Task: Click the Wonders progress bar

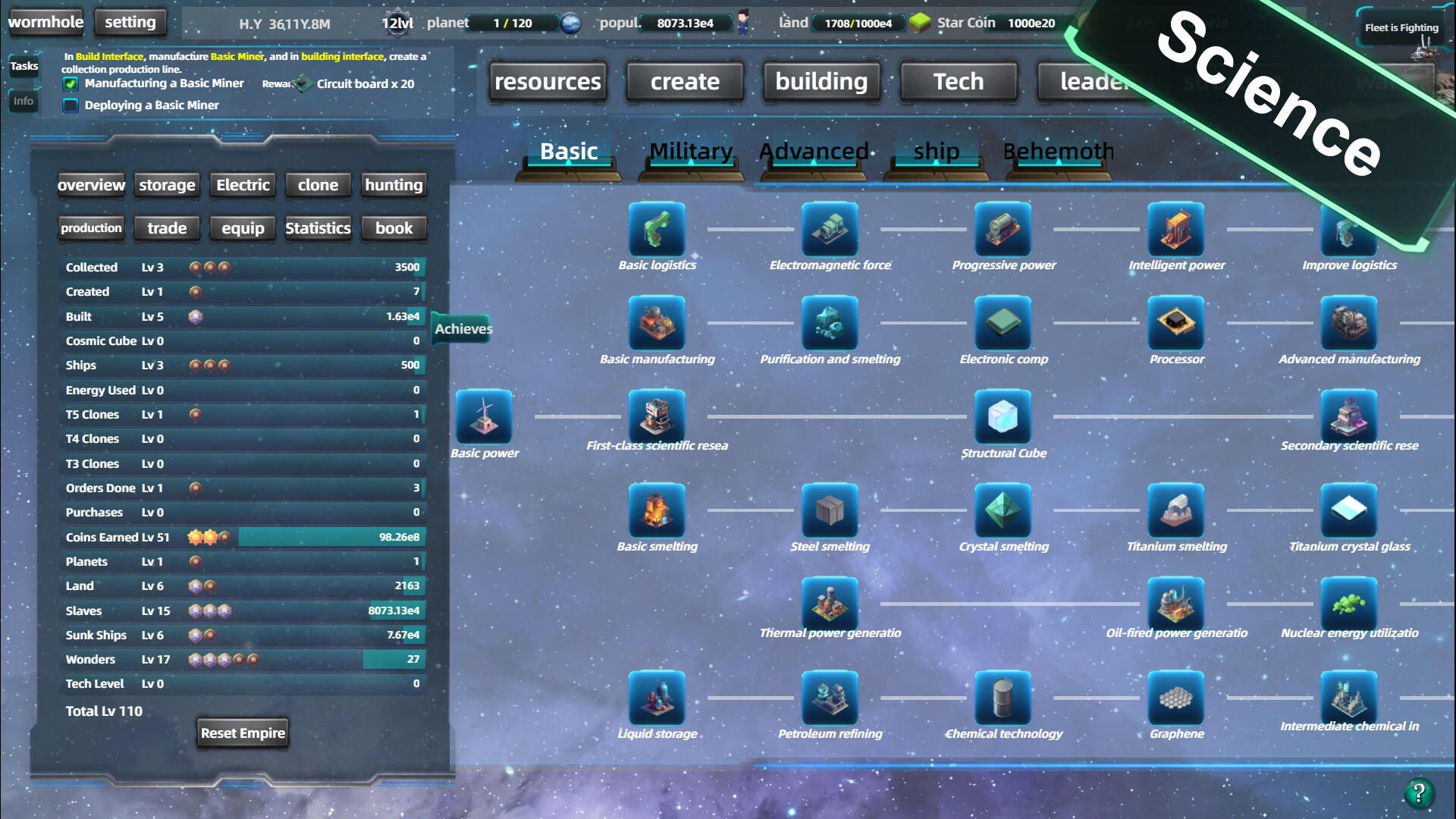Action: 331,659
